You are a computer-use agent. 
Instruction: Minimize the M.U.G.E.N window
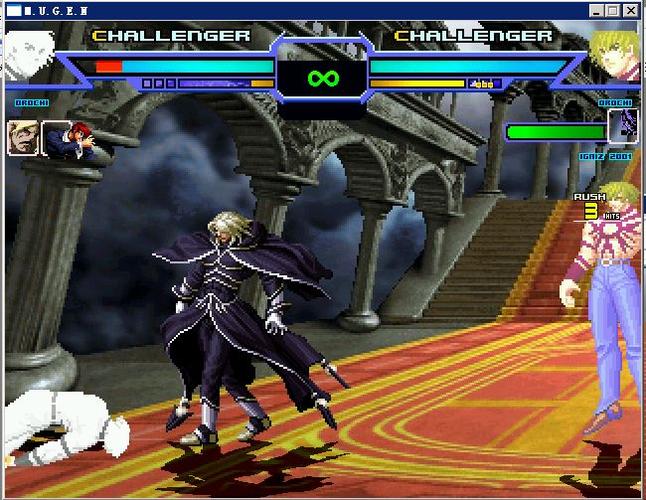click(598, 11)
